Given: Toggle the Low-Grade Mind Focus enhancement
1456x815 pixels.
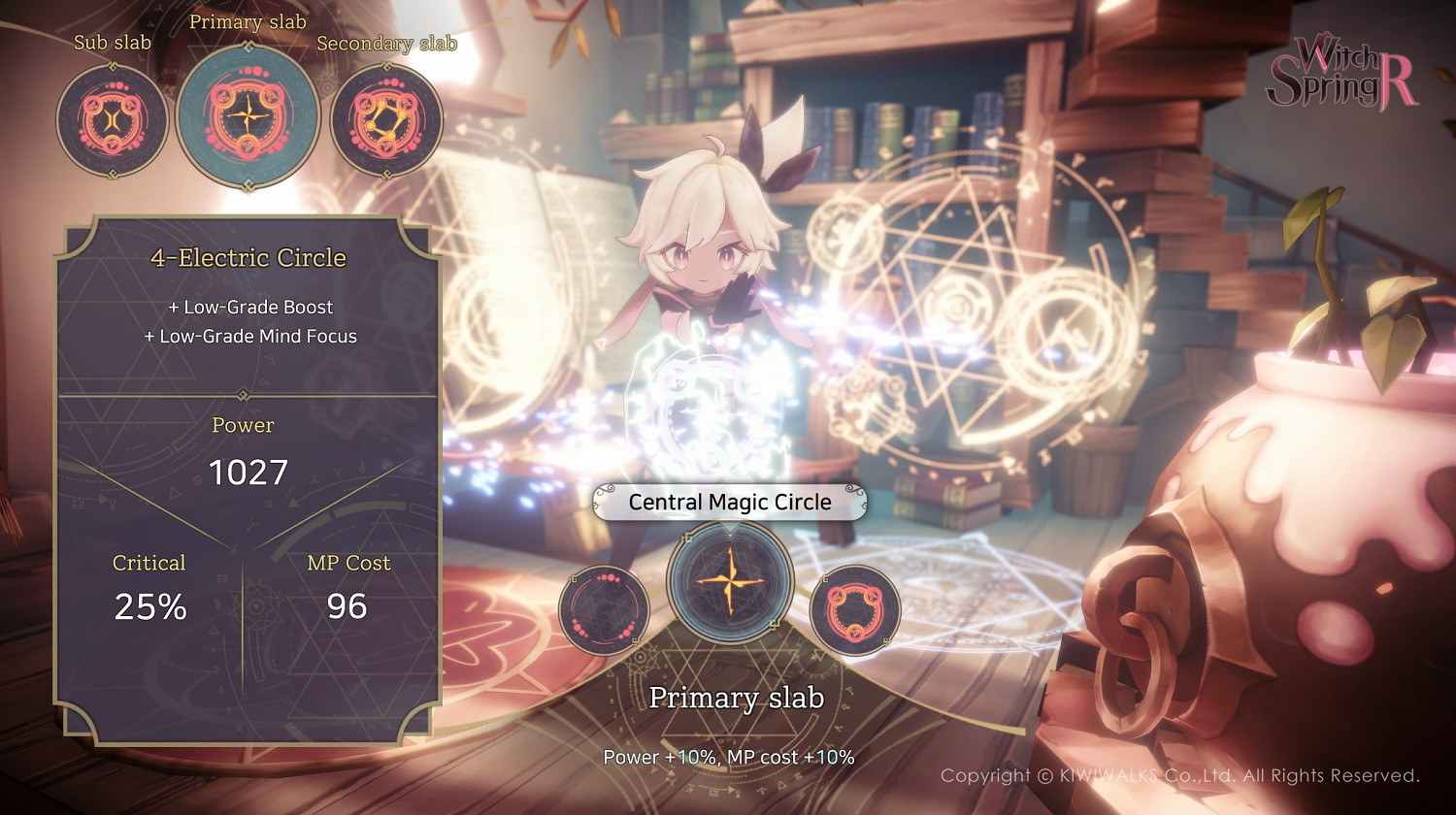Looking at the screenshot, I should (249, 336).
